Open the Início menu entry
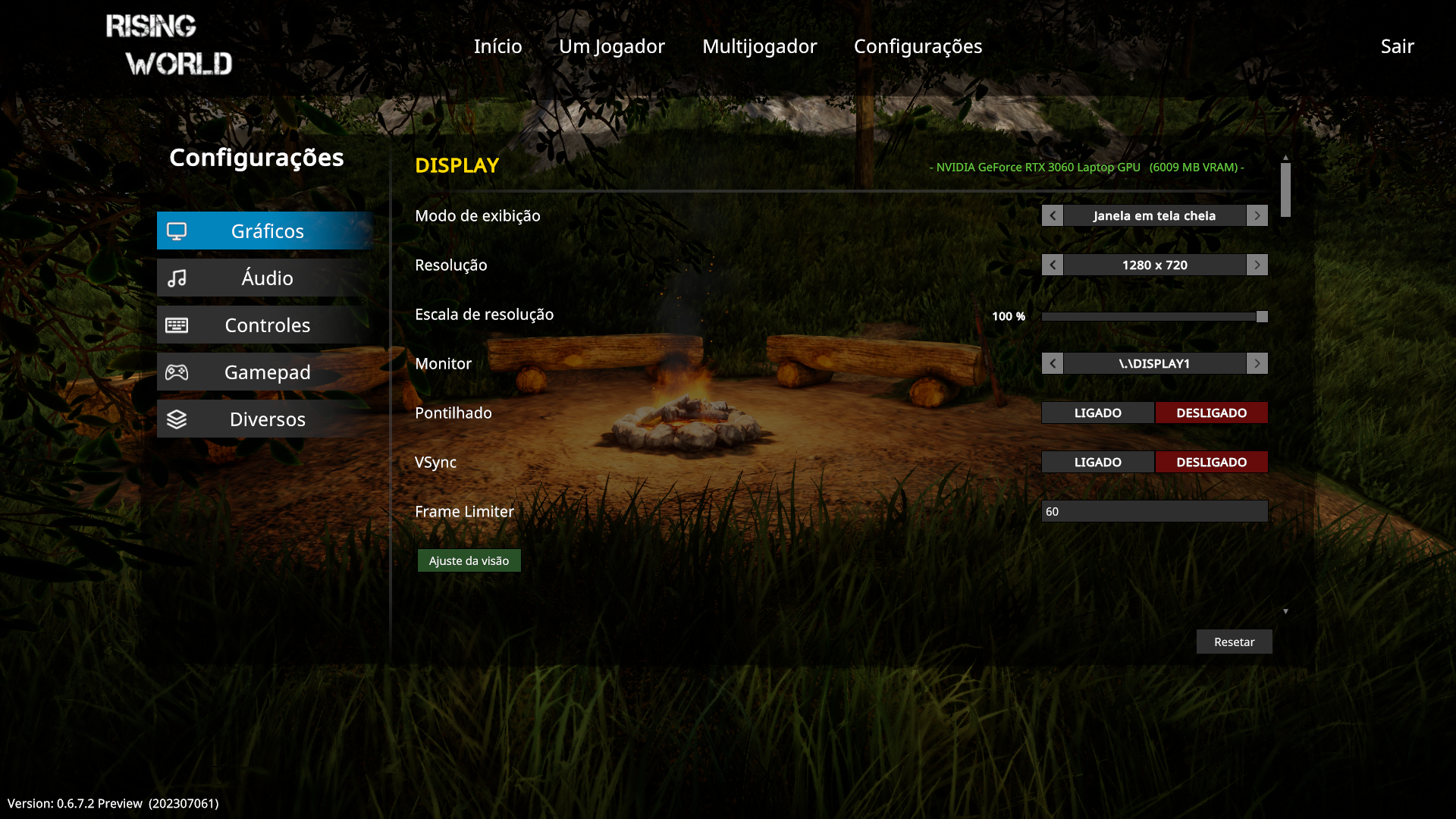The height and width of the screenshot is (819, 1456). point(497,46)
